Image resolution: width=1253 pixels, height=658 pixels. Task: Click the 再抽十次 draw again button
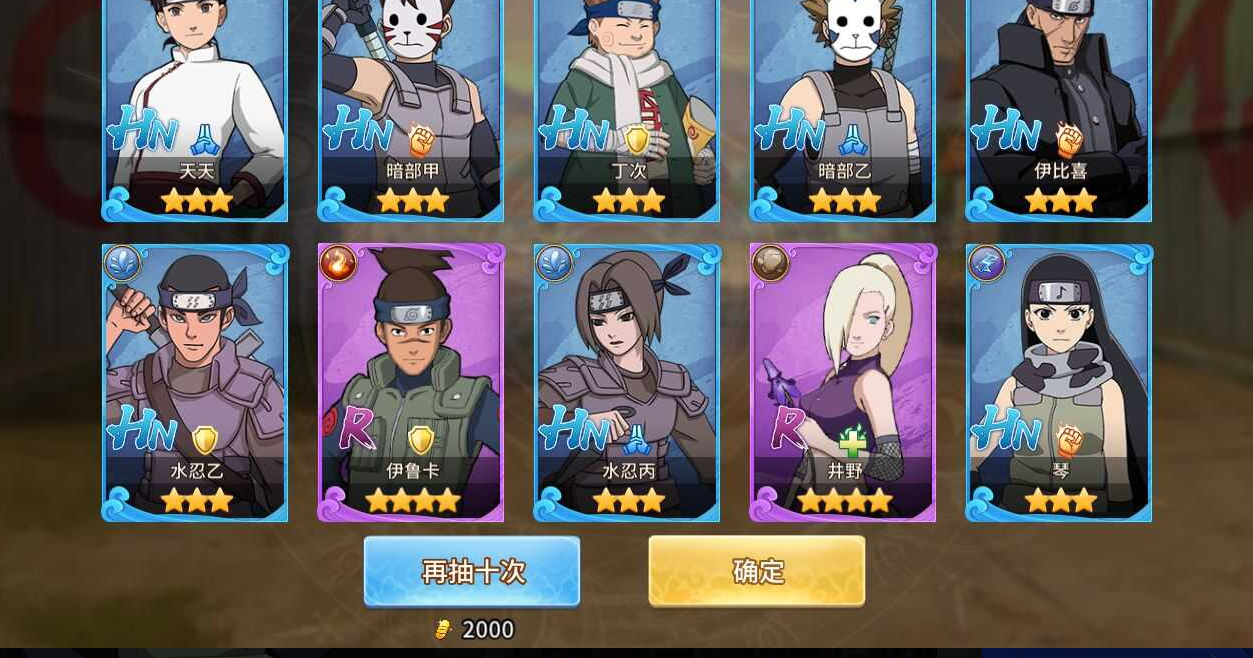[472, 571]
